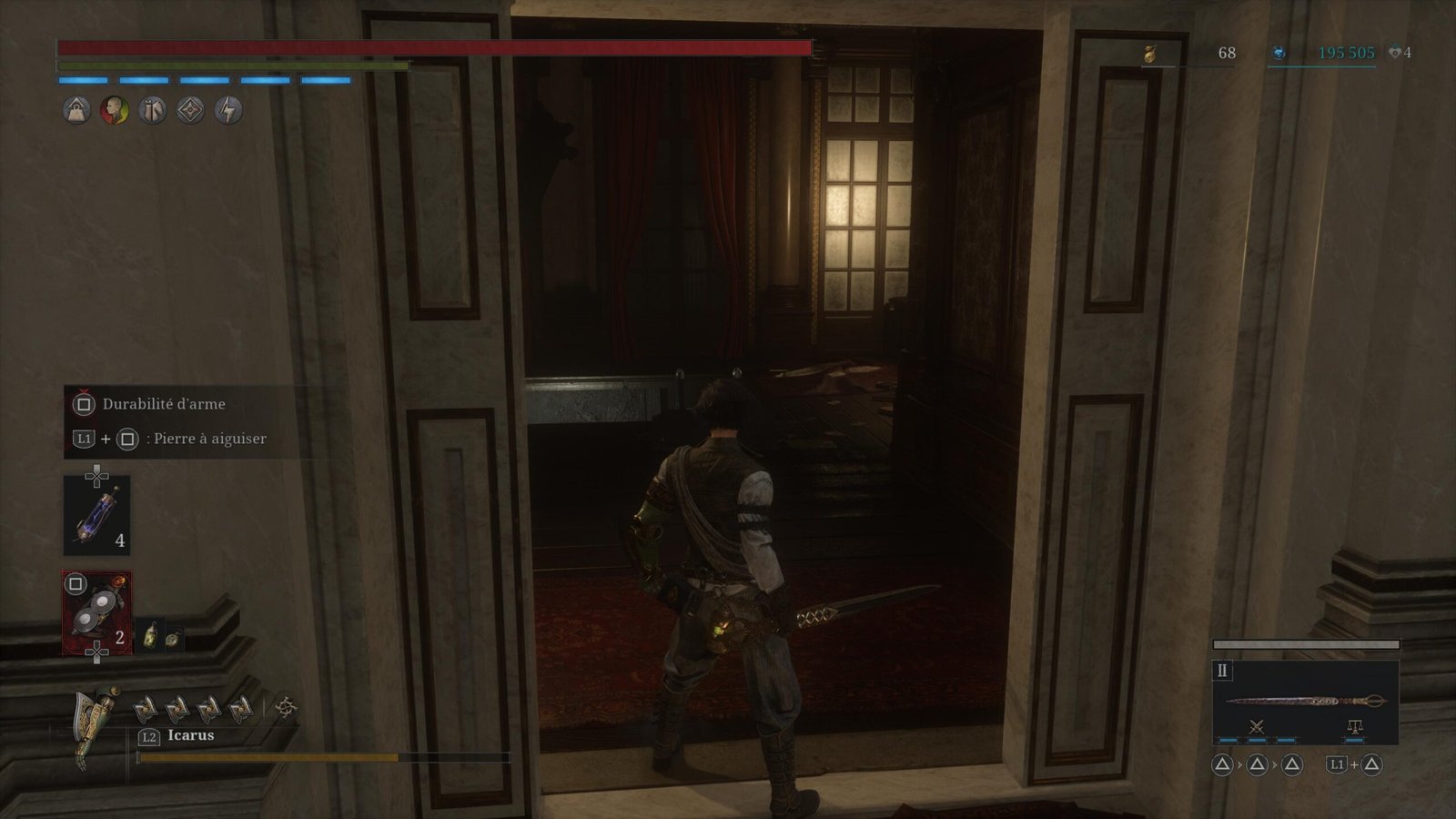Click the blue Ergo currency icon
The width and height of the screenshot is (1456, 819).
point(1279,54)
